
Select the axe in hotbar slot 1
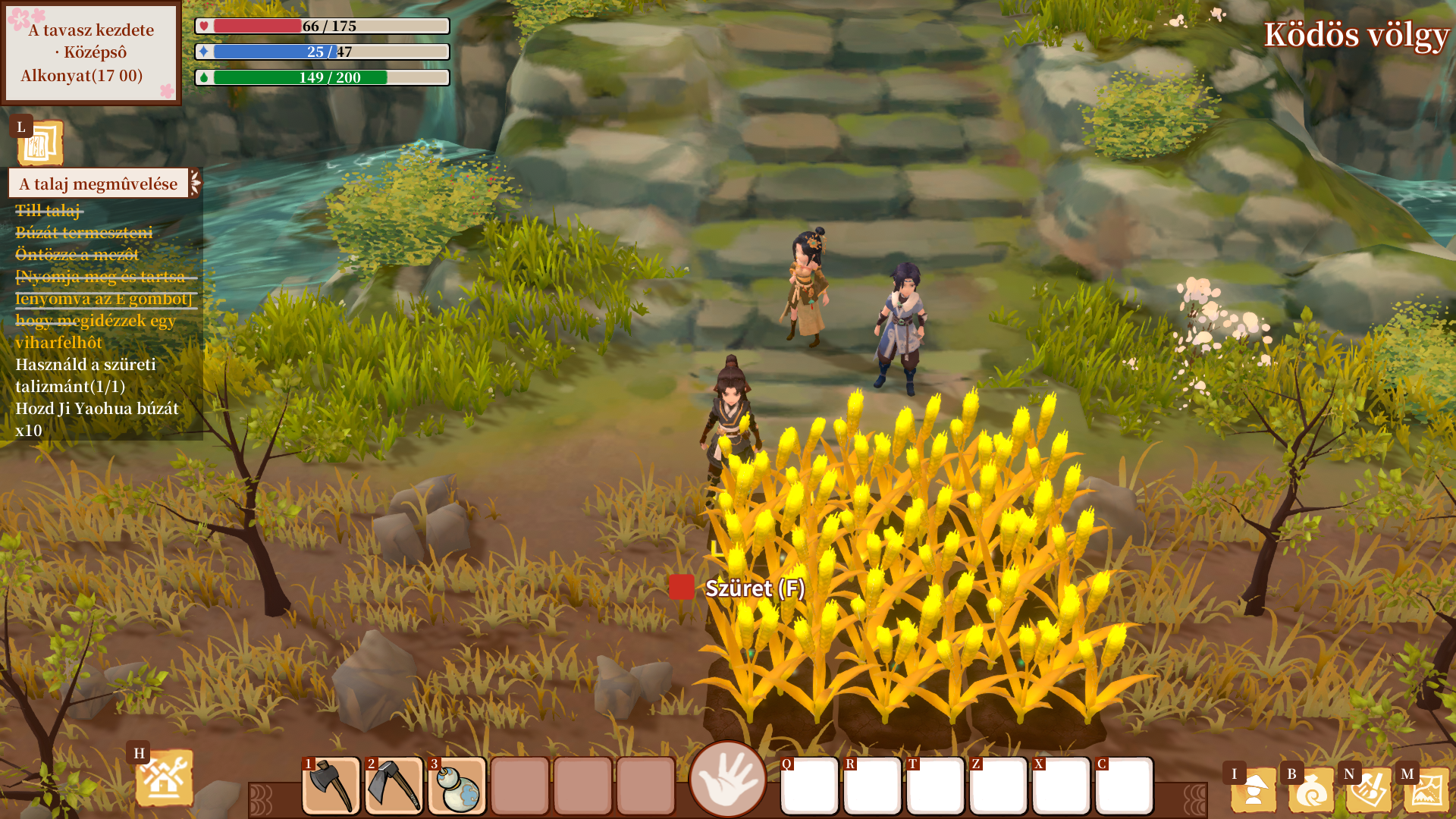pos(331,786)
